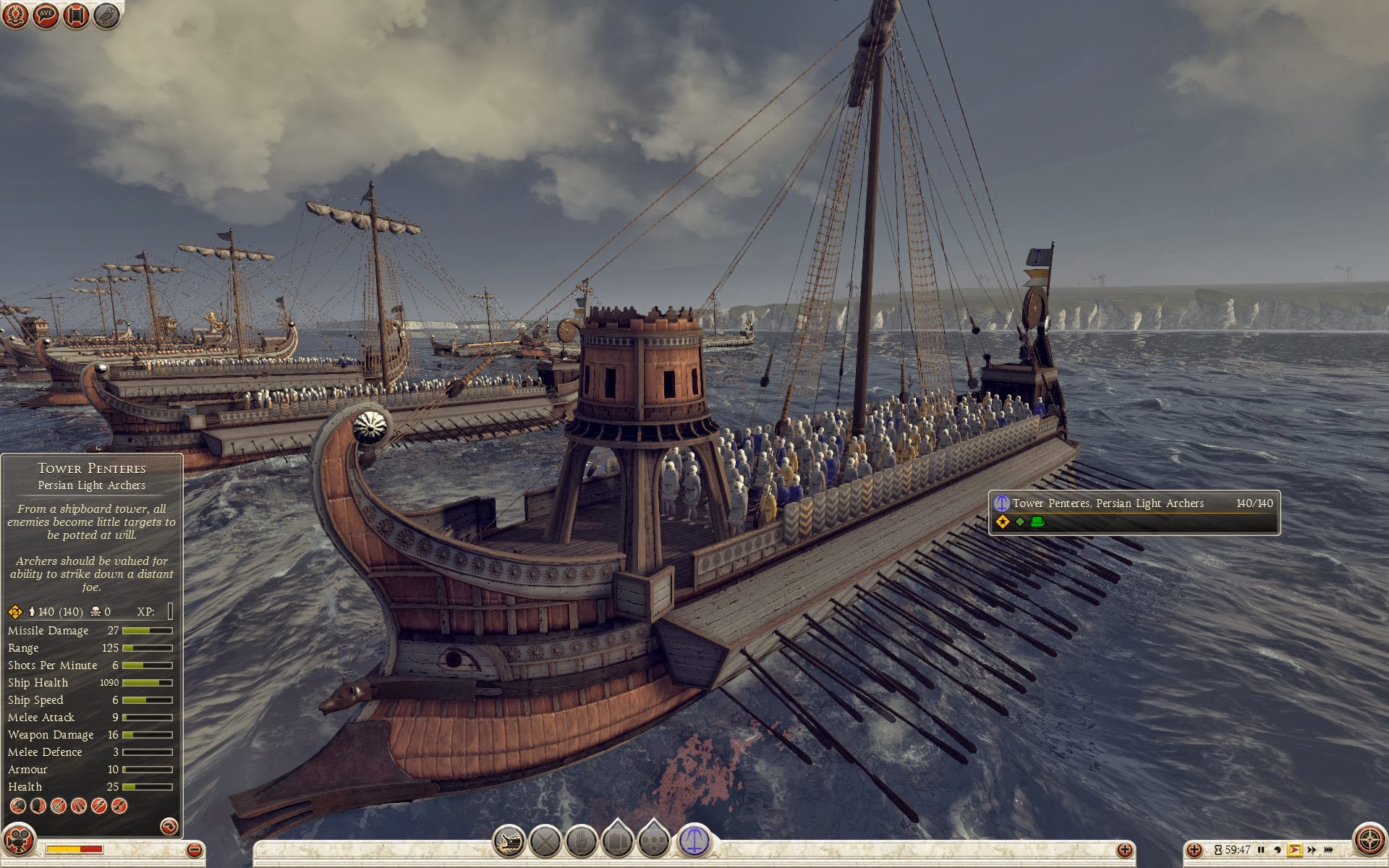
Task: Select the three arrows ability icon
Action: pyautogui.click(x=79, y=805)
